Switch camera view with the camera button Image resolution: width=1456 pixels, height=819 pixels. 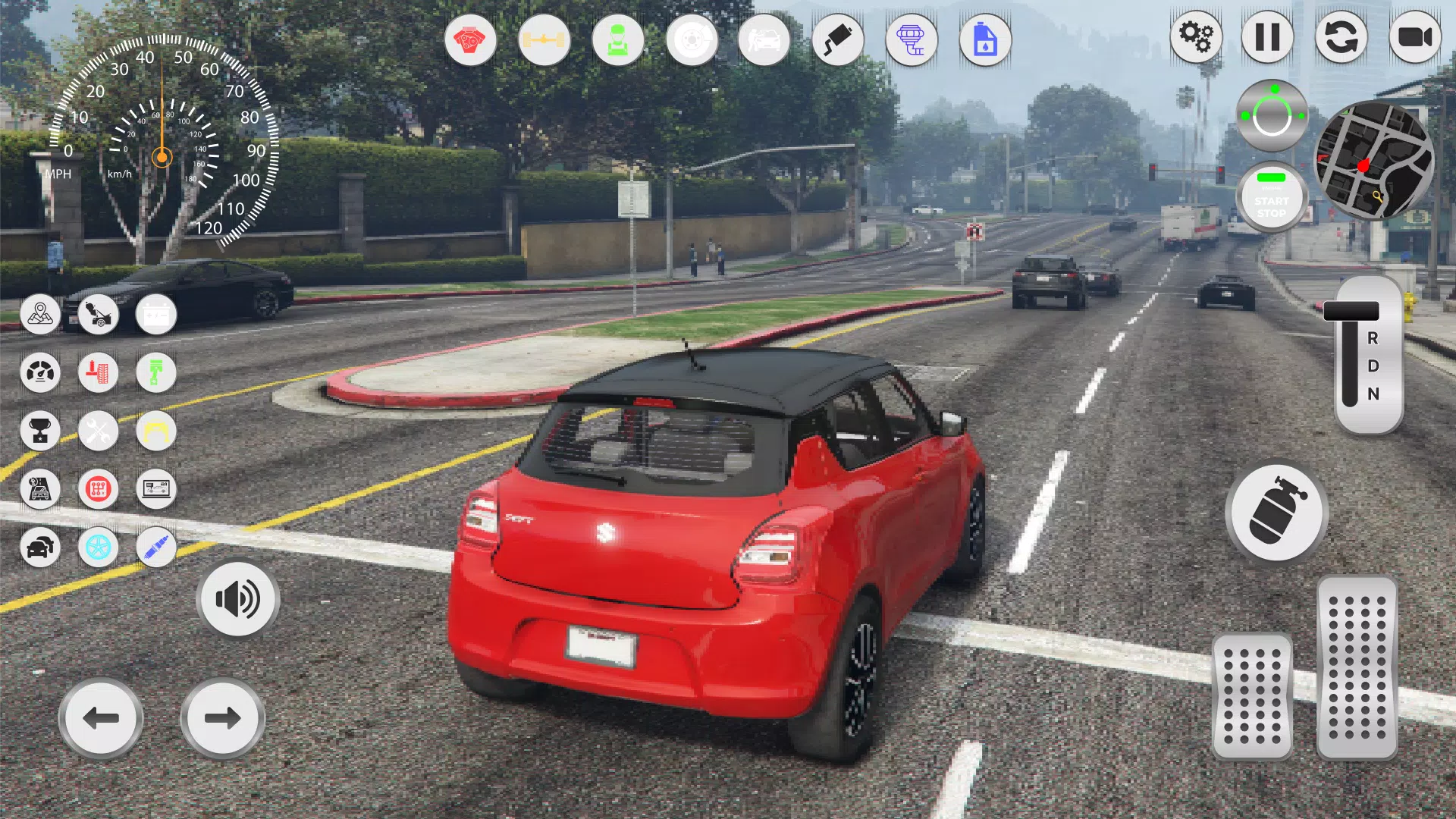[x=1414, y=36]
